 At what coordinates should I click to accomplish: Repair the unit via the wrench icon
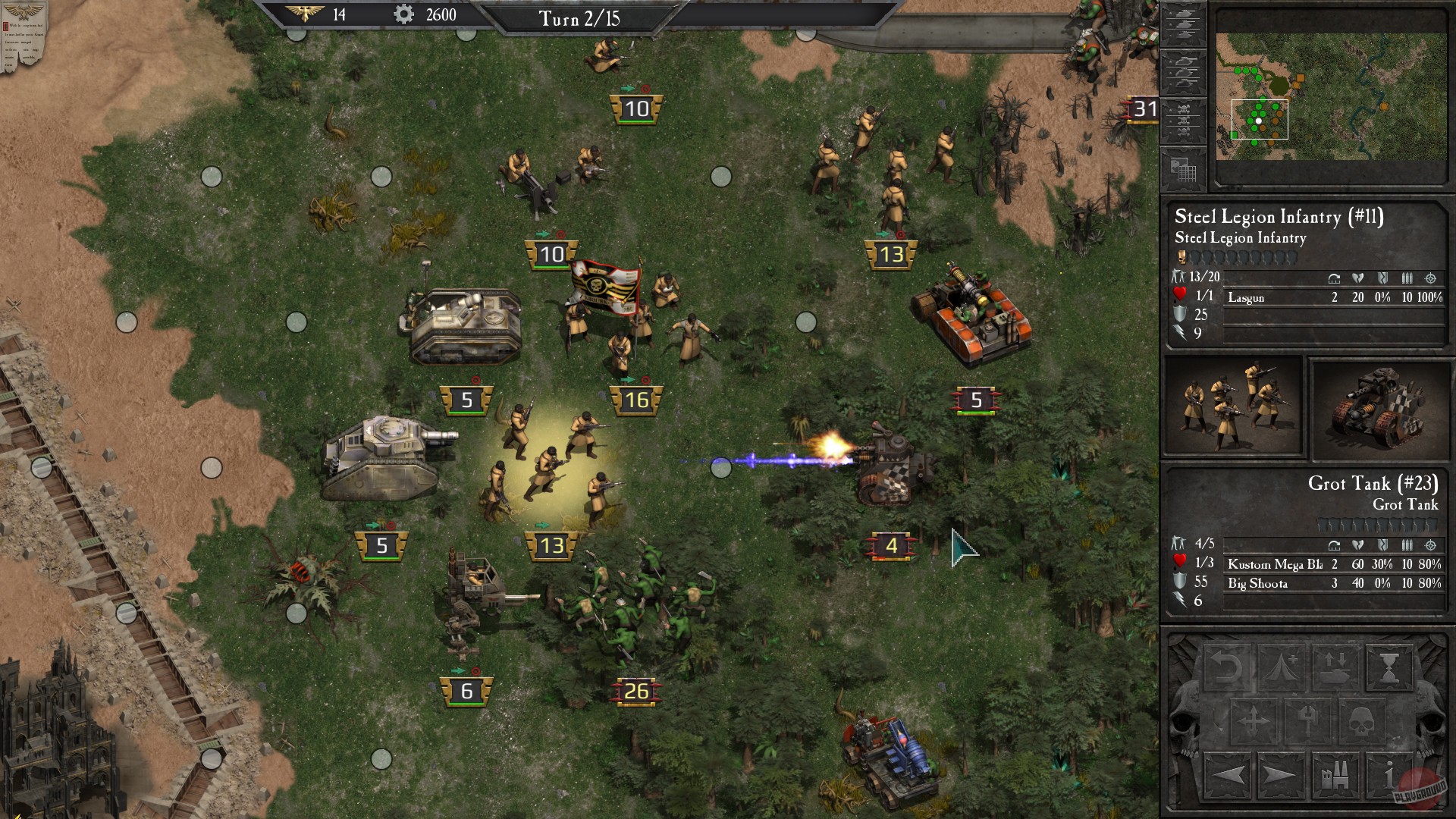click(1307, 722)
